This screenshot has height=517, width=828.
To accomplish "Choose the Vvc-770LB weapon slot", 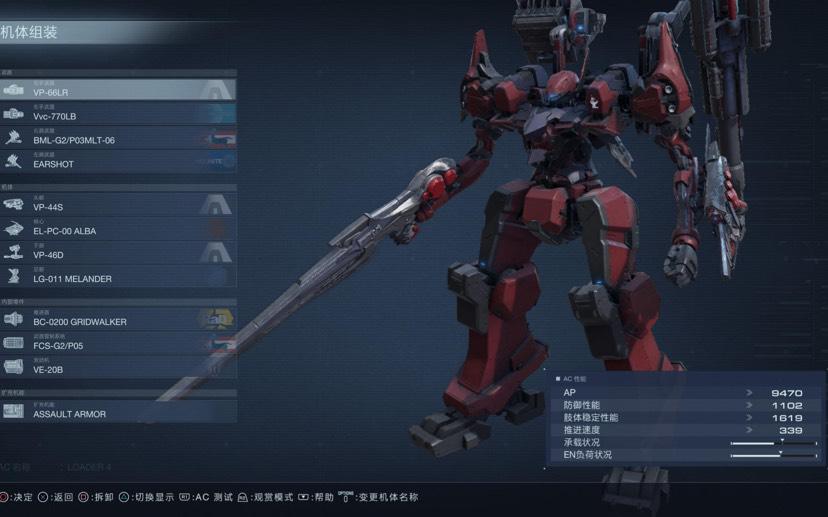I will click(118, 114).
